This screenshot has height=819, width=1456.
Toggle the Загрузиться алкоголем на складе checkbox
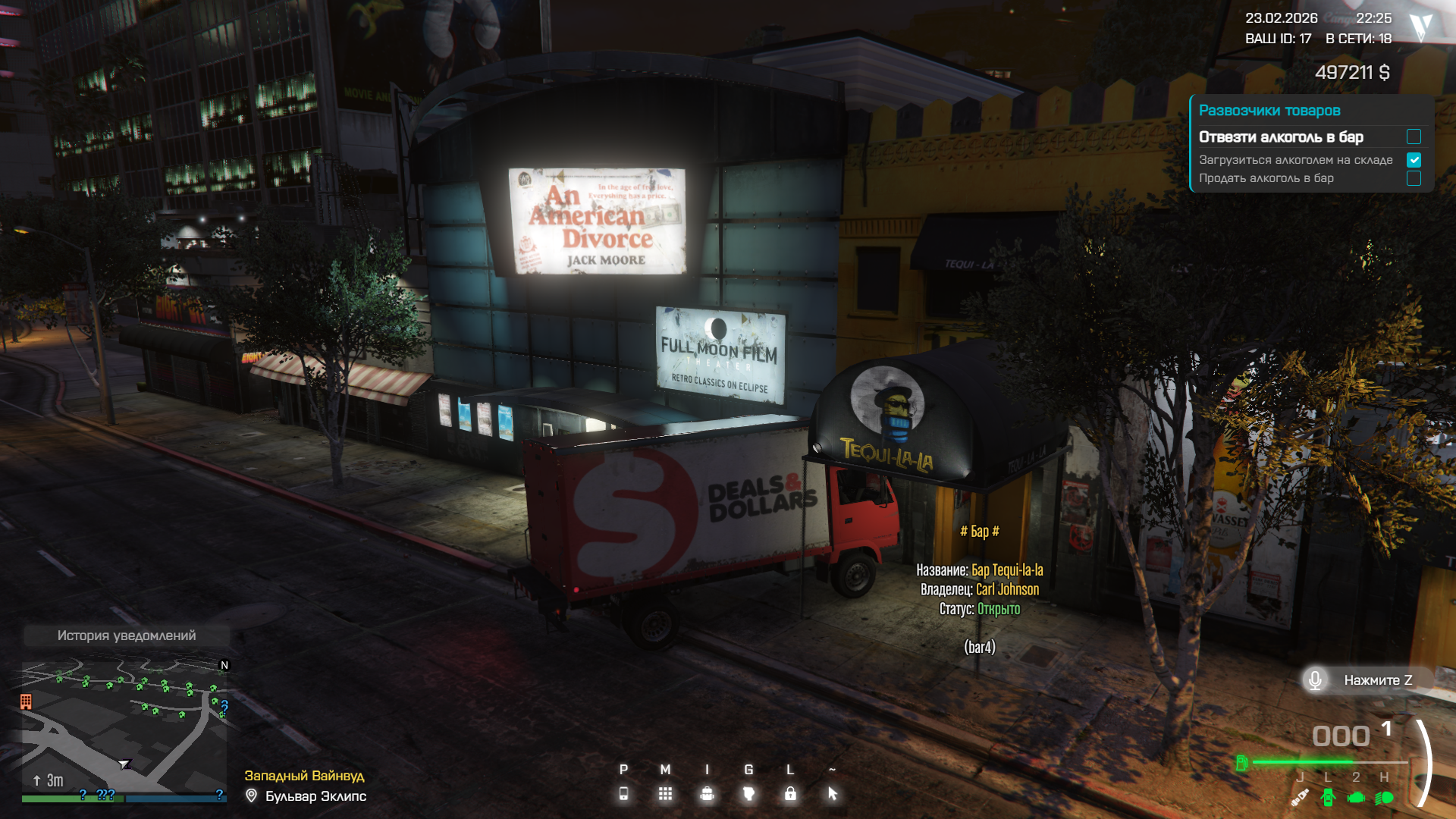point(1414,160)
